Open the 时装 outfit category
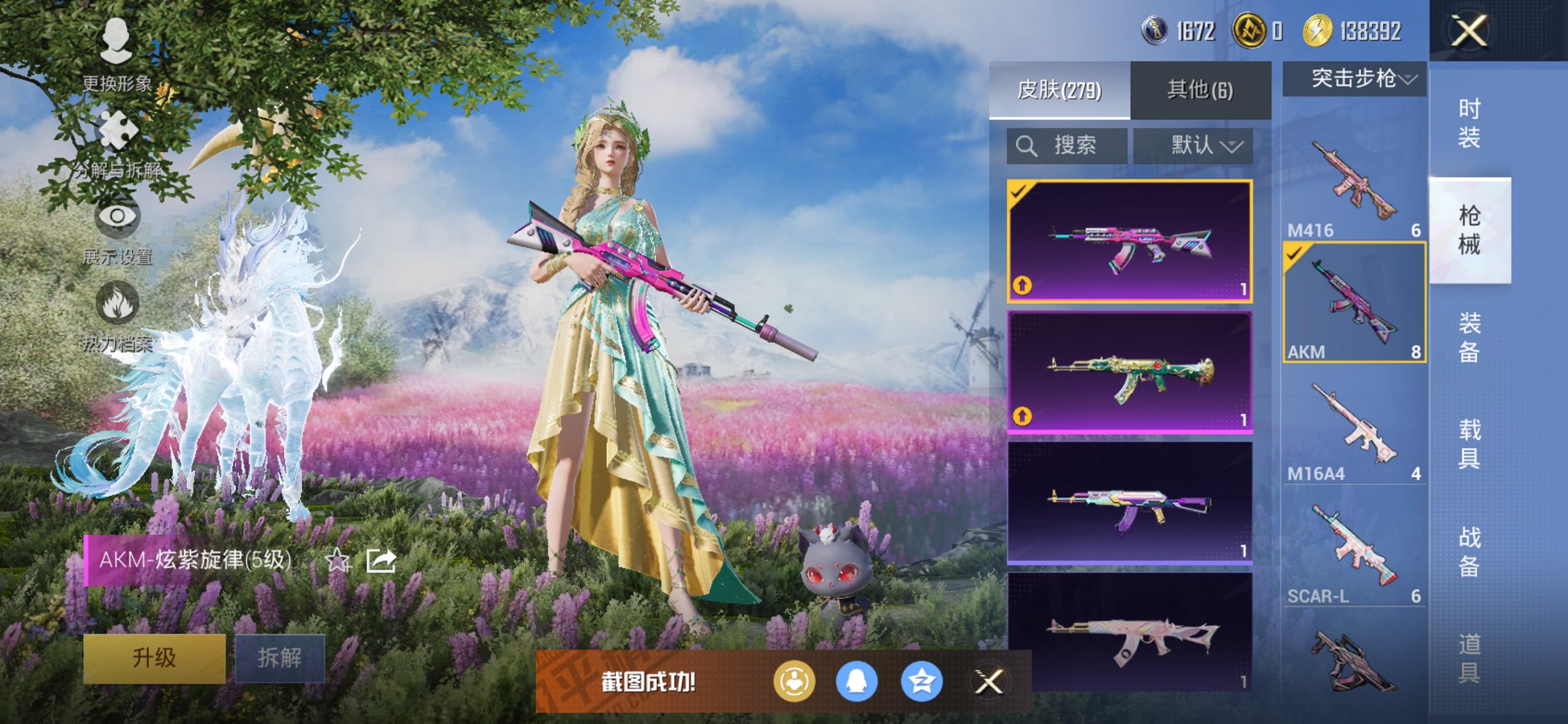The height and width of the screenshot is (724, 1568). click(x=1469, y=124)
